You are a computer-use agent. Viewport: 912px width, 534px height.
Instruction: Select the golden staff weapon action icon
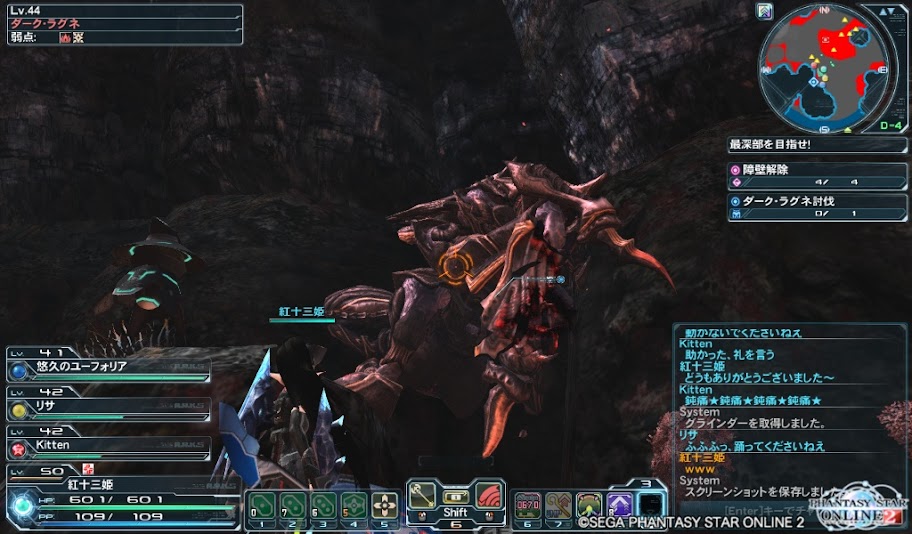(x=424, y=495)
